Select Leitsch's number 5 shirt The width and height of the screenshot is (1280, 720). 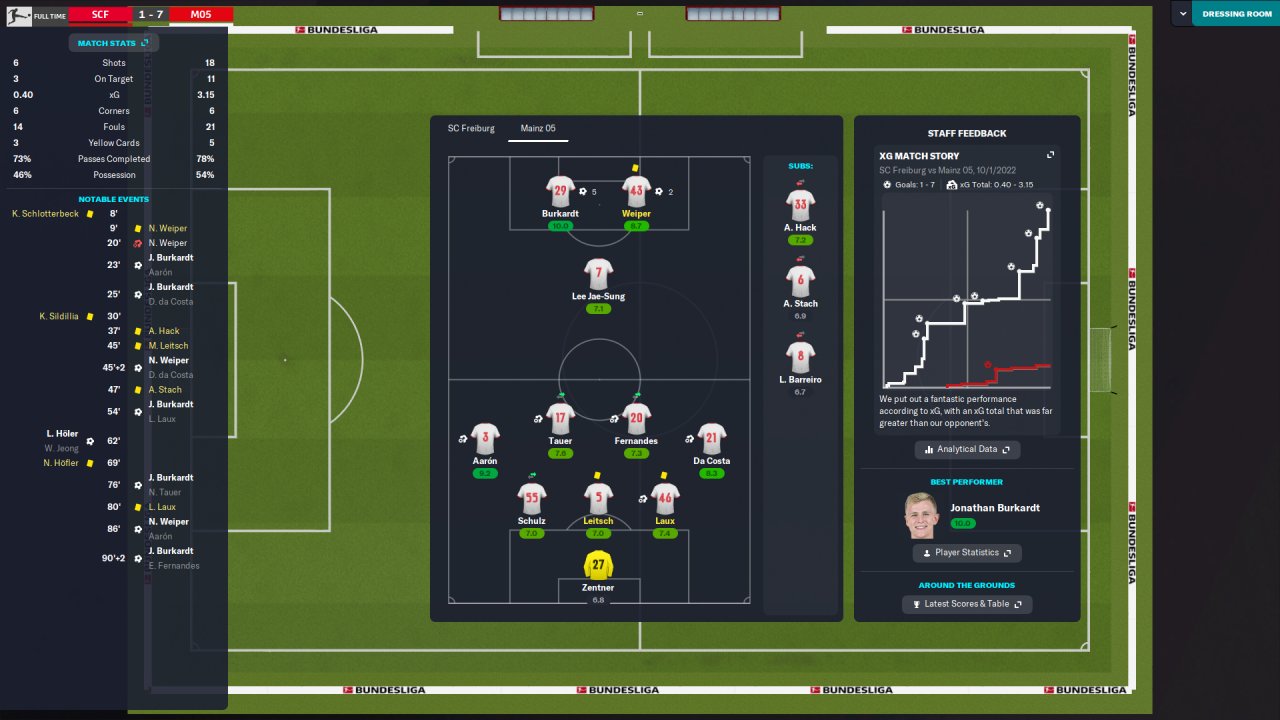pyautogui.click(x=598, y=497)
